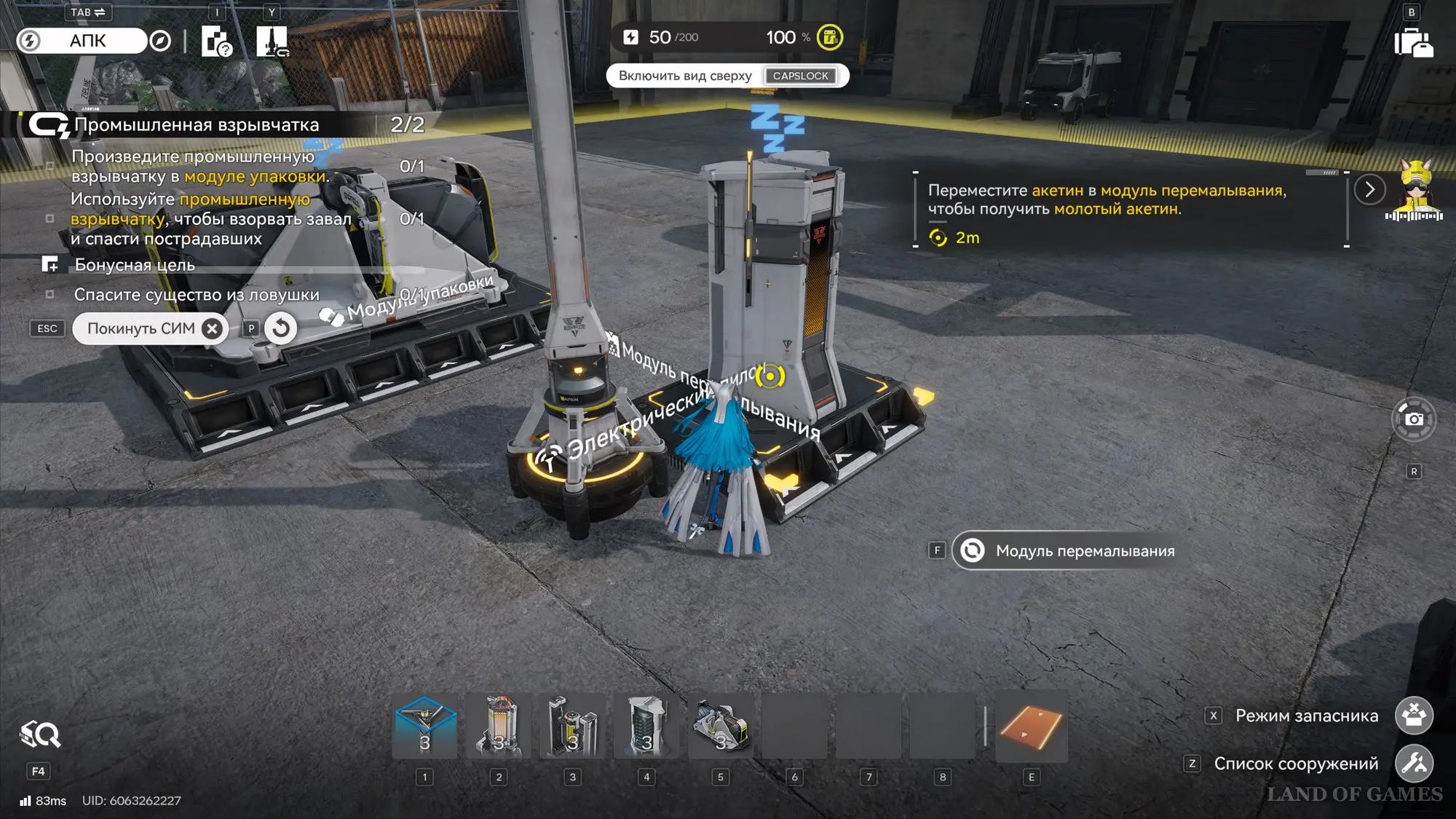Open the camera photo mode

(x=1414, y=419)
